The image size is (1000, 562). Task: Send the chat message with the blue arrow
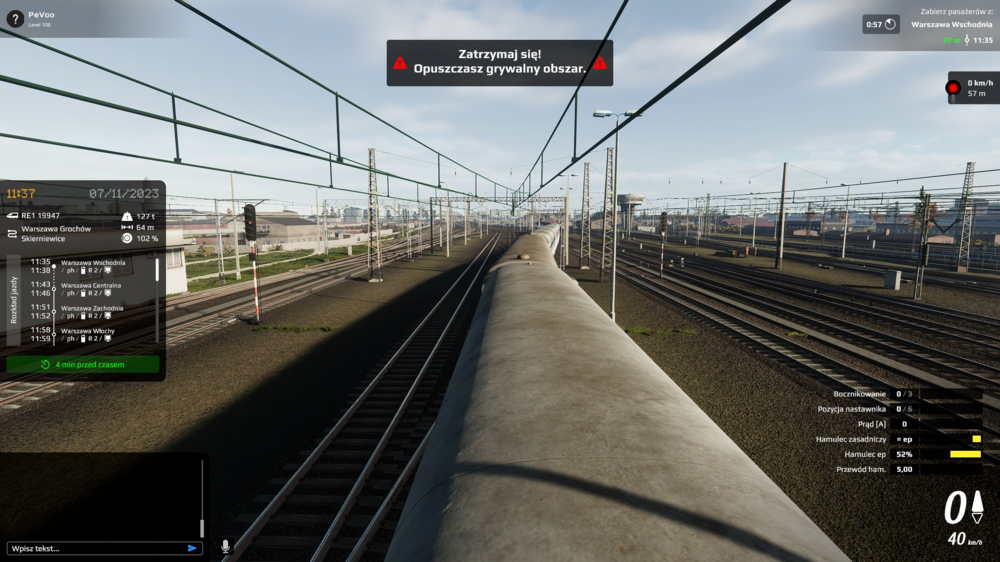192,548
